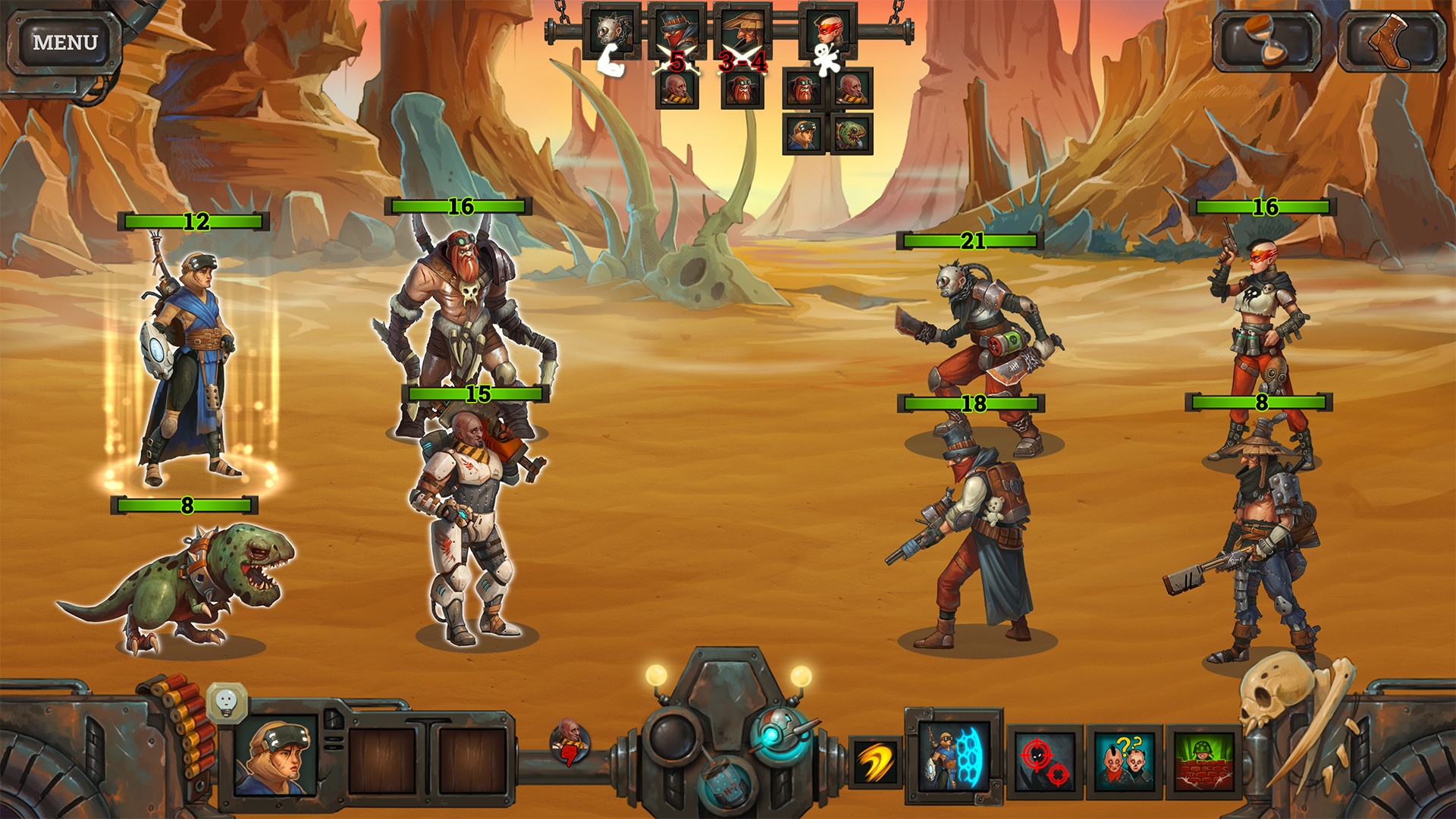1456x819 pixels.
Task: Select the red-masked woman enemy intent portrait
Action: point(827,31)
